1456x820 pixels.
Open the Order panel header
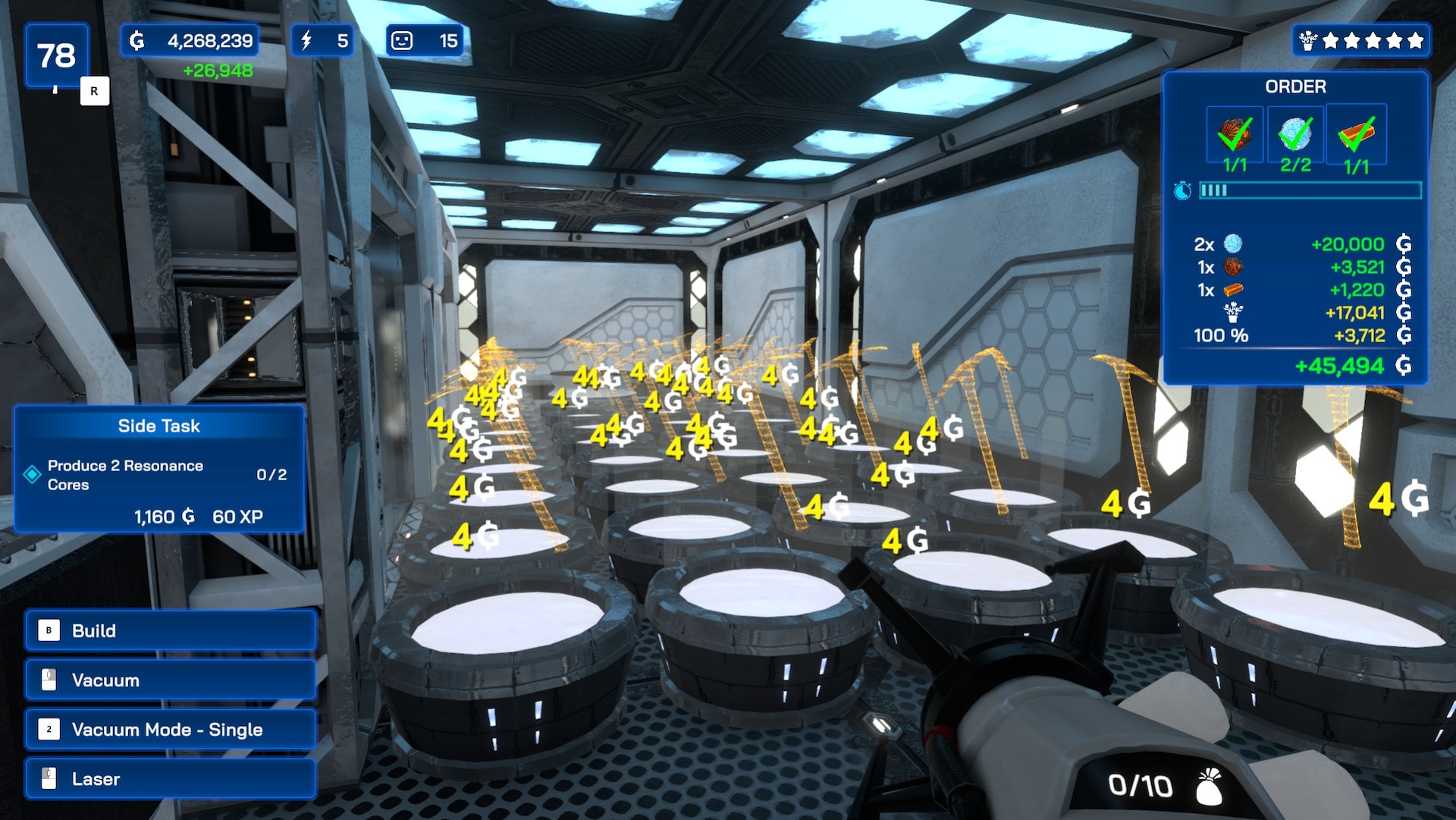click(1295, 86)
